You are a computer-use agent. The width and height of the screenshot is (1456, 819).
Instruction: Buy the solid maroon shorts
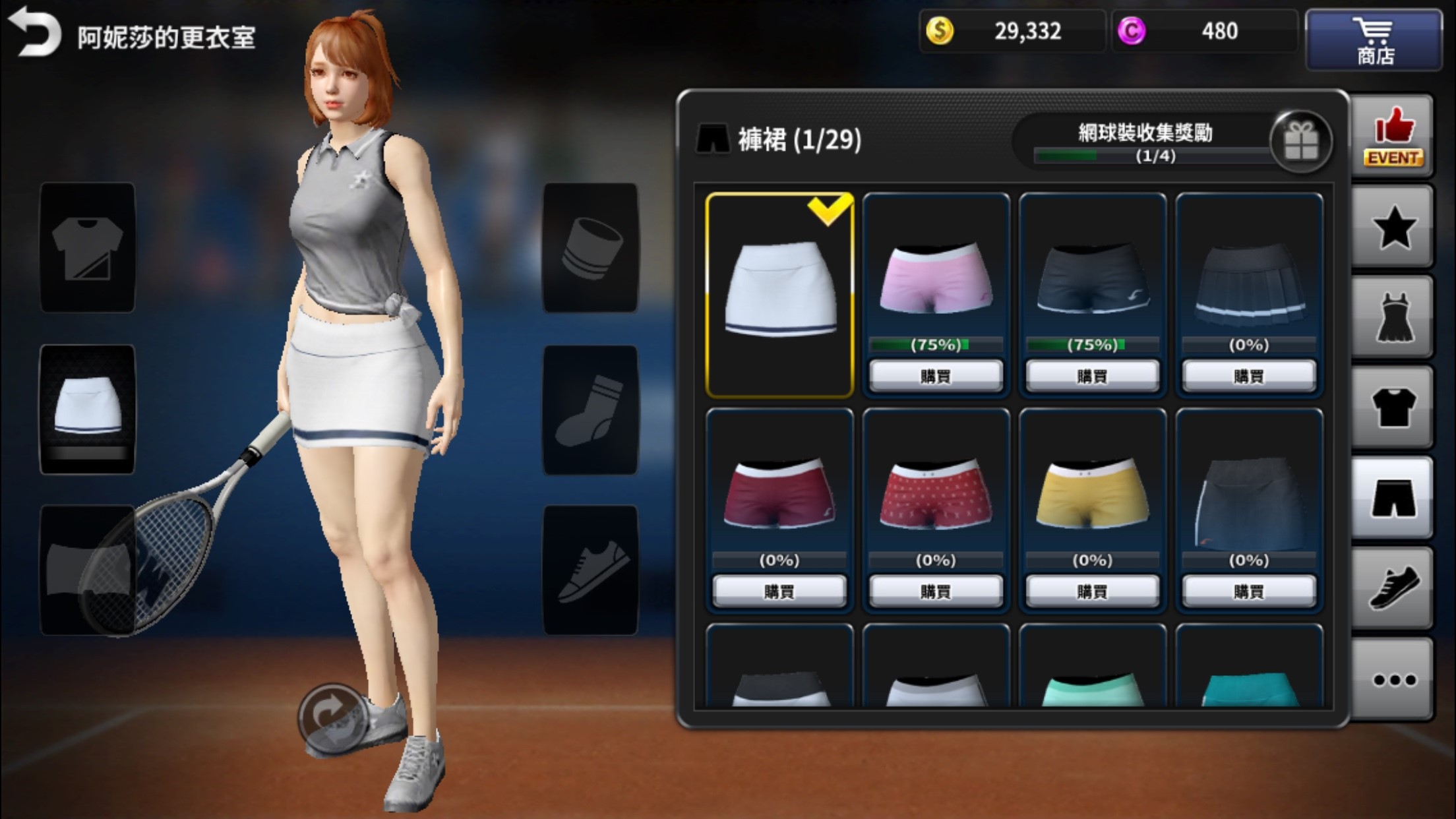coord(779,591)
